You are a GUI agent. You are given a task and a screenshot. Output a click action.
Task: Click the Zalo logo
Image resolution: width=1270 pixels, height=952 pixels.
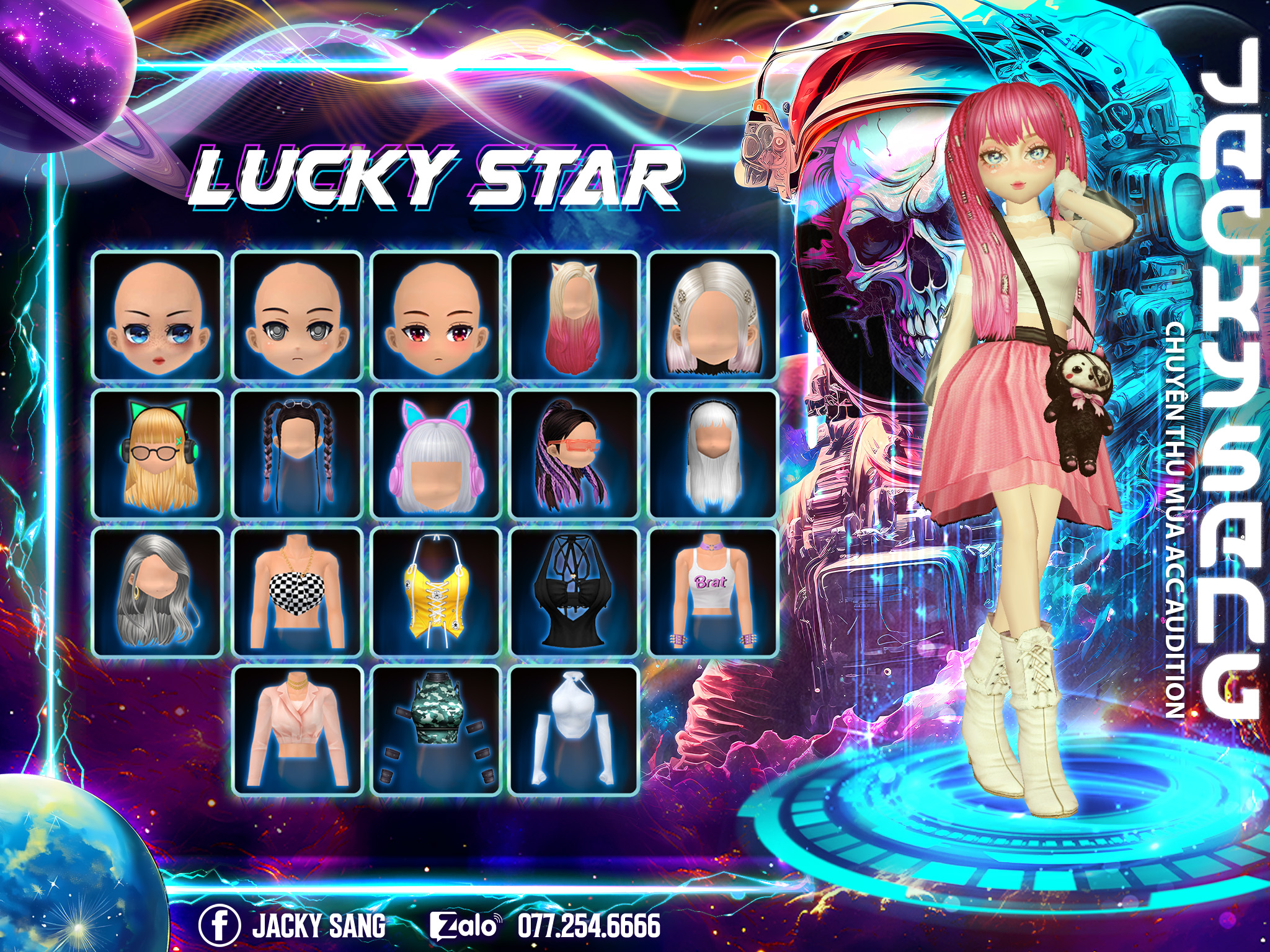click(465, 926)
